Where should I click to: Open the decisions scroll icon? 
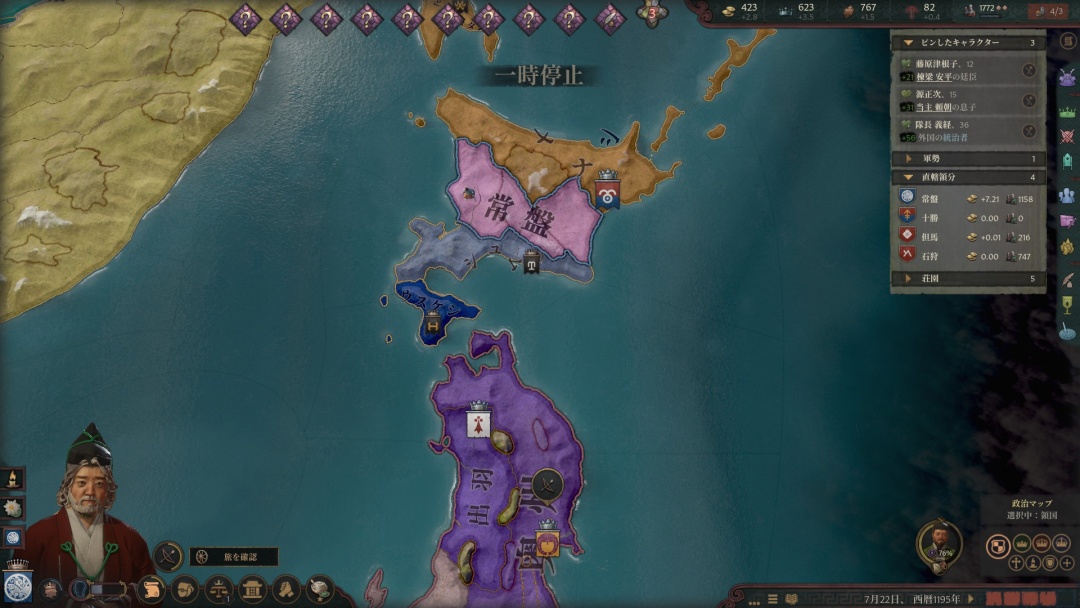tap(150, 588)
